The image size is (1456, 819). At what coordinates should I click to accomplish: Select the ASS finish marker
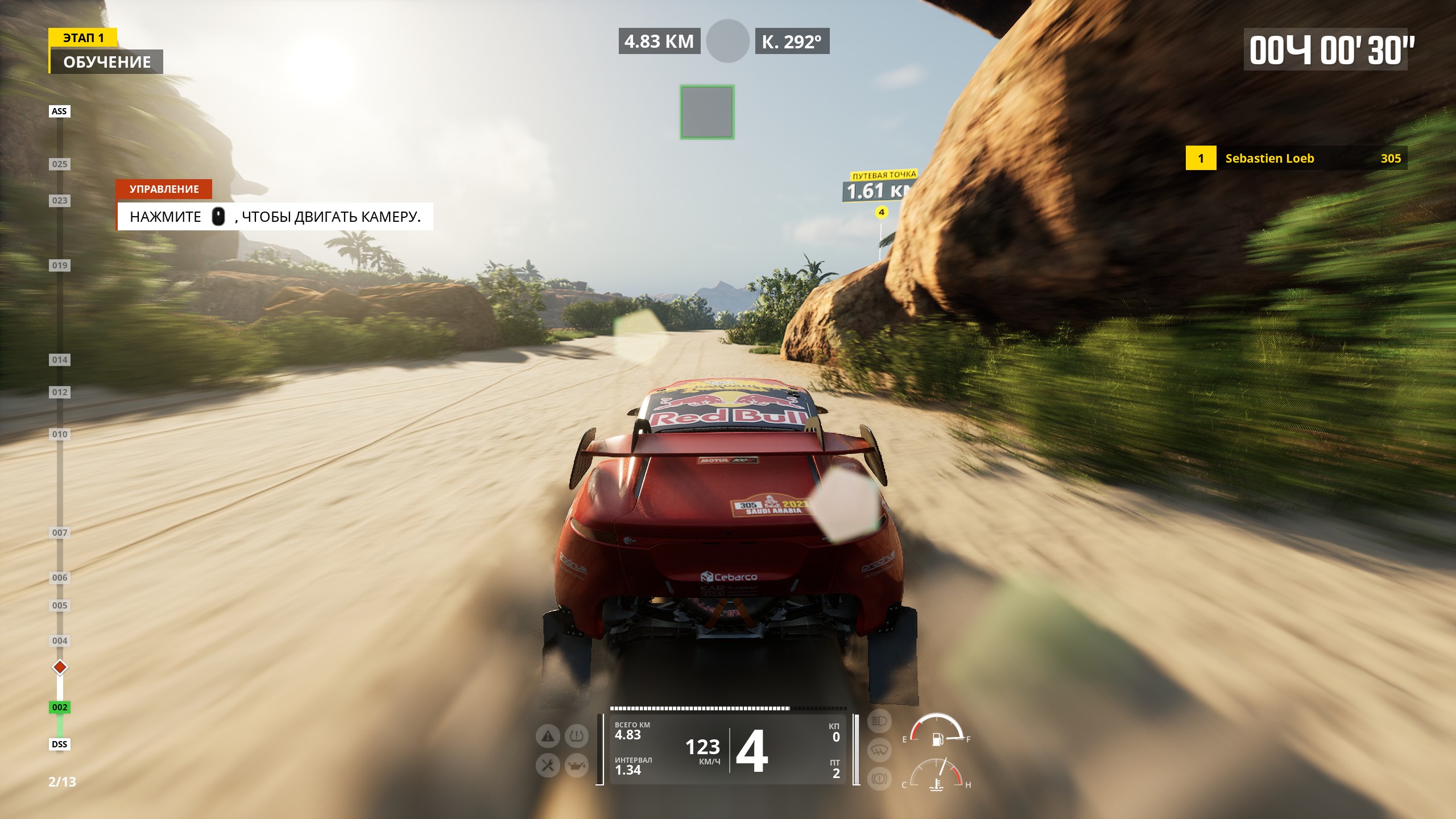pos(59,111)
